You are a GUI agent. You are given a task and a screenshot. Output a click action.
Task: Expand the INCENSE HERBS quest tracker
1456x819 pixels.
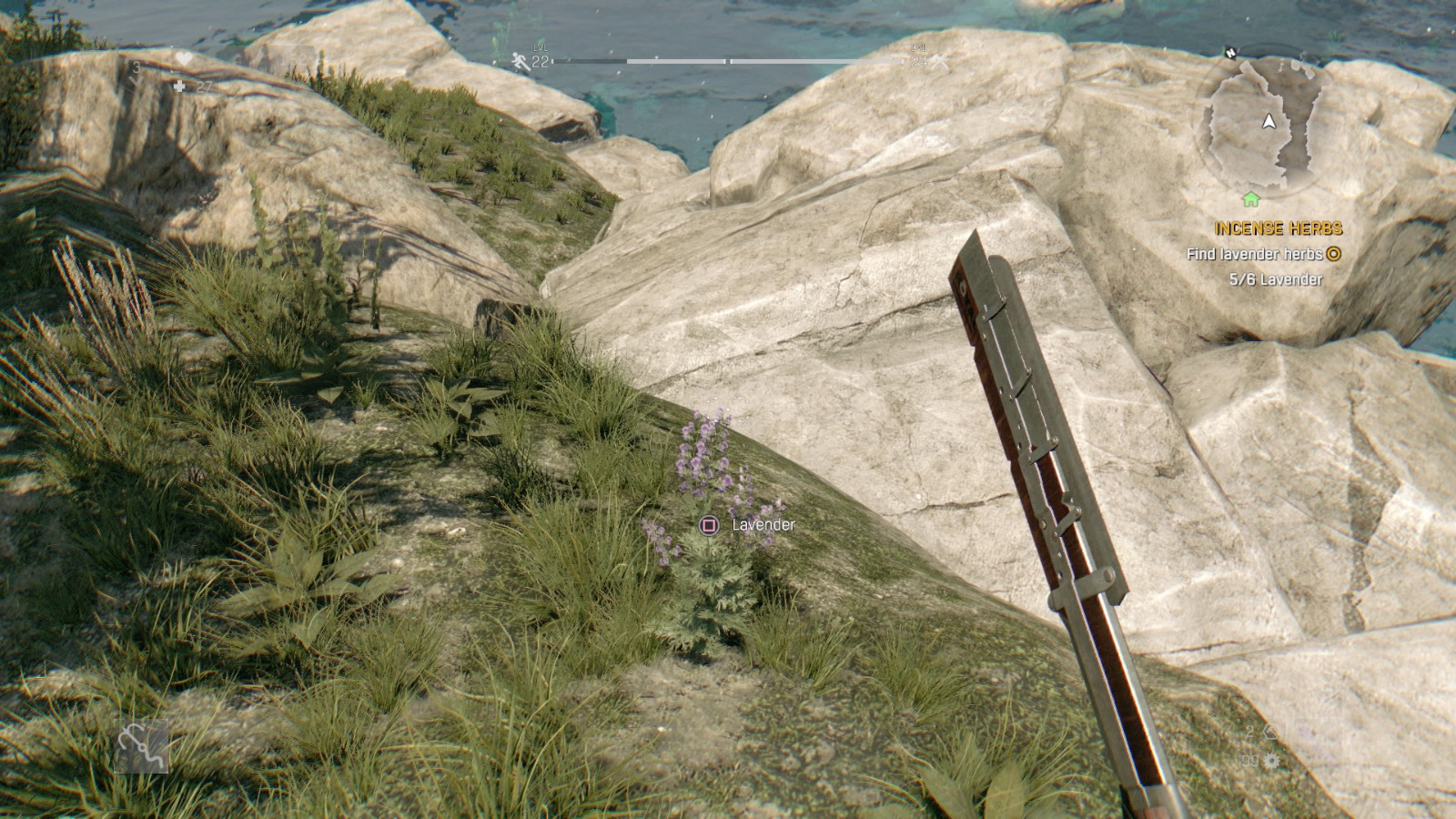tap(1279, 228)
